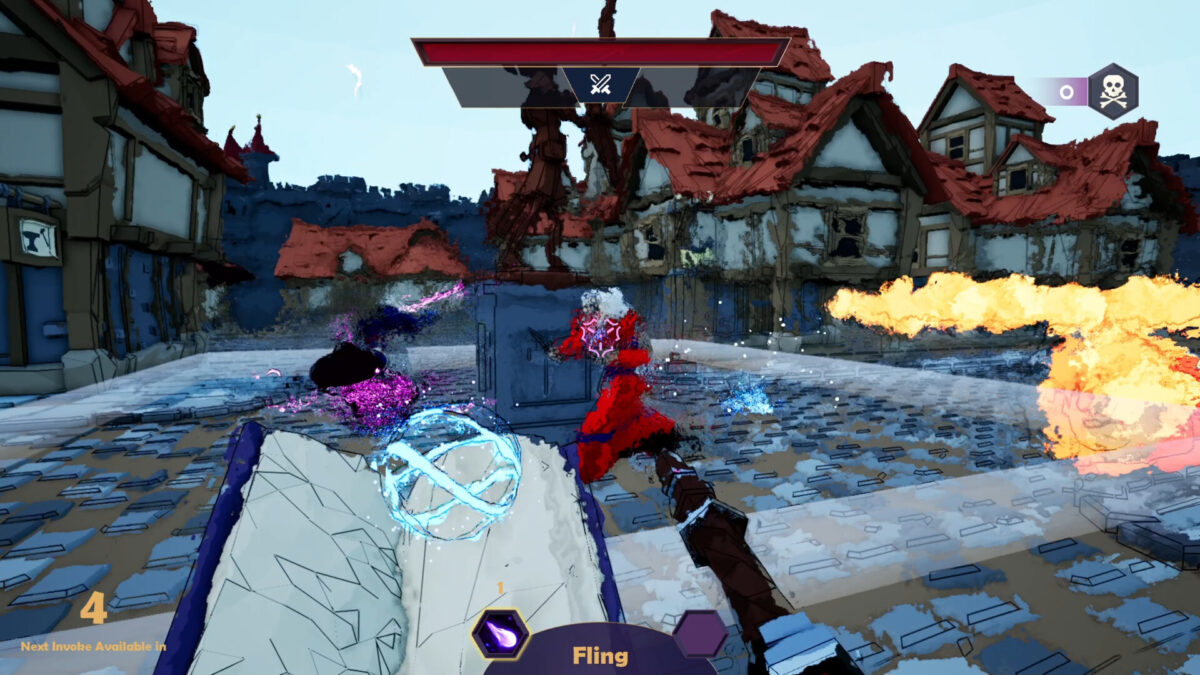Select the Fling spell icon
The height and width of the screenshot is (675, 1200).
(x=500, y=634)
